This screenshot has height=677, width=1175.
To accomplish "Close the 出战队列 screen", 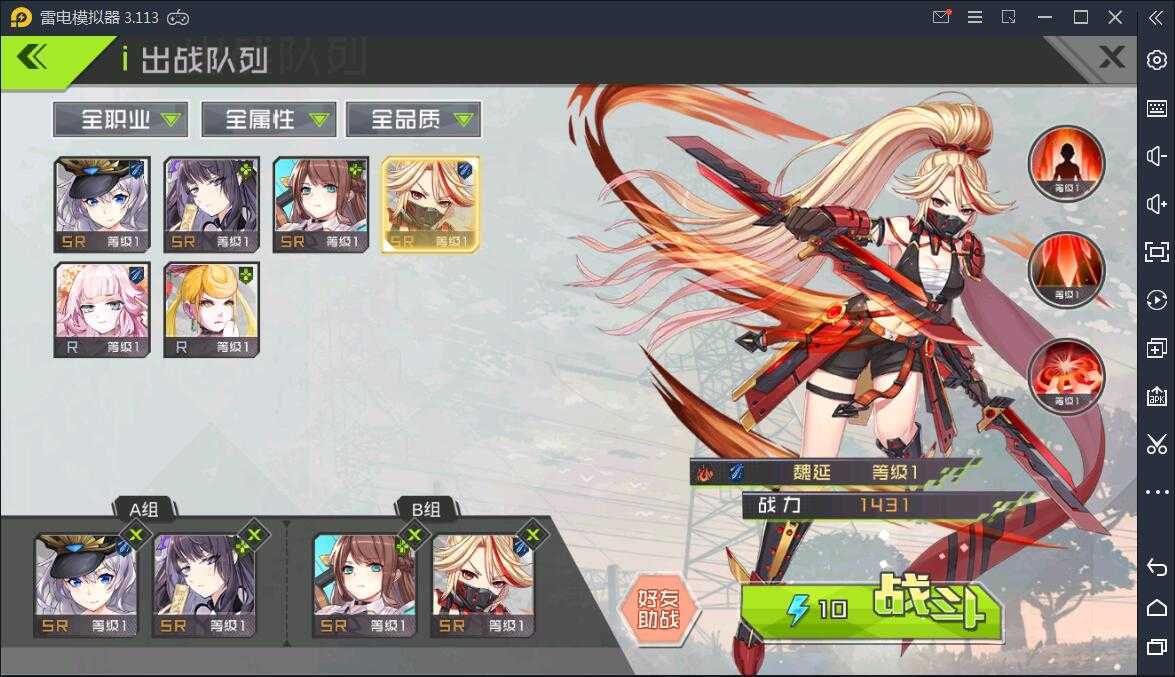I will click(1111, 58).
